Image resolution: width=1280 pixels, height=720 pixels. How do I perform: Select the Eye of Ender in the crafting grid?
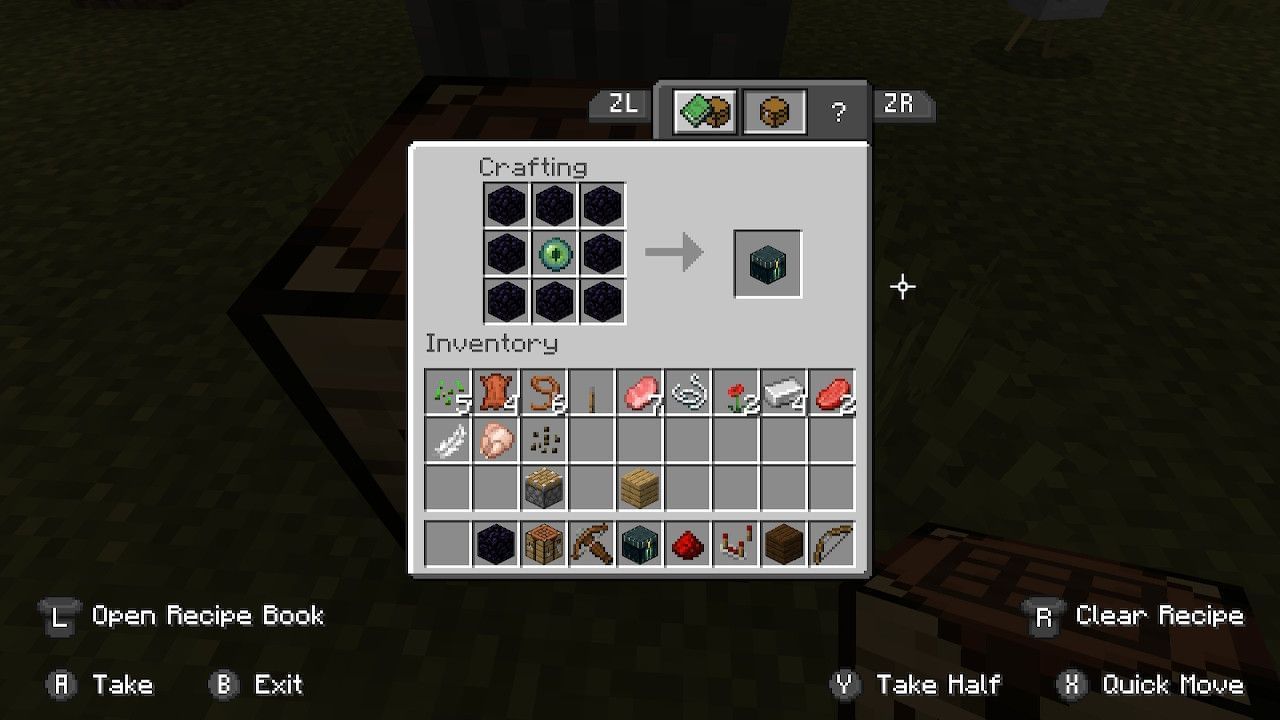(x=555, y=254)
